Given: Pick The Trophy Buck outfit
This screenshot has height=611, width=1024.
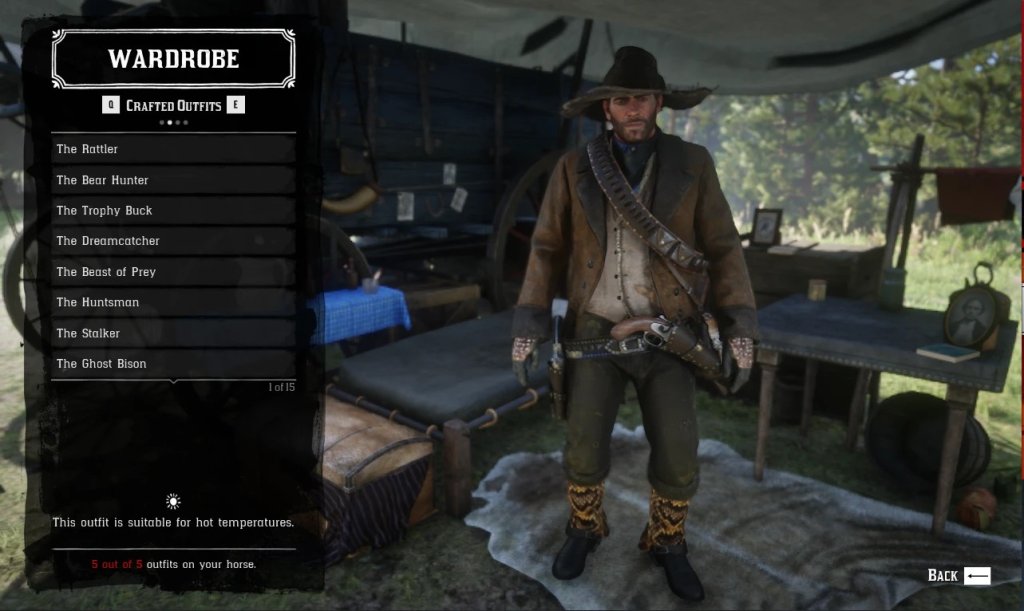Looking at the screenshot, I should pos(173,210).
